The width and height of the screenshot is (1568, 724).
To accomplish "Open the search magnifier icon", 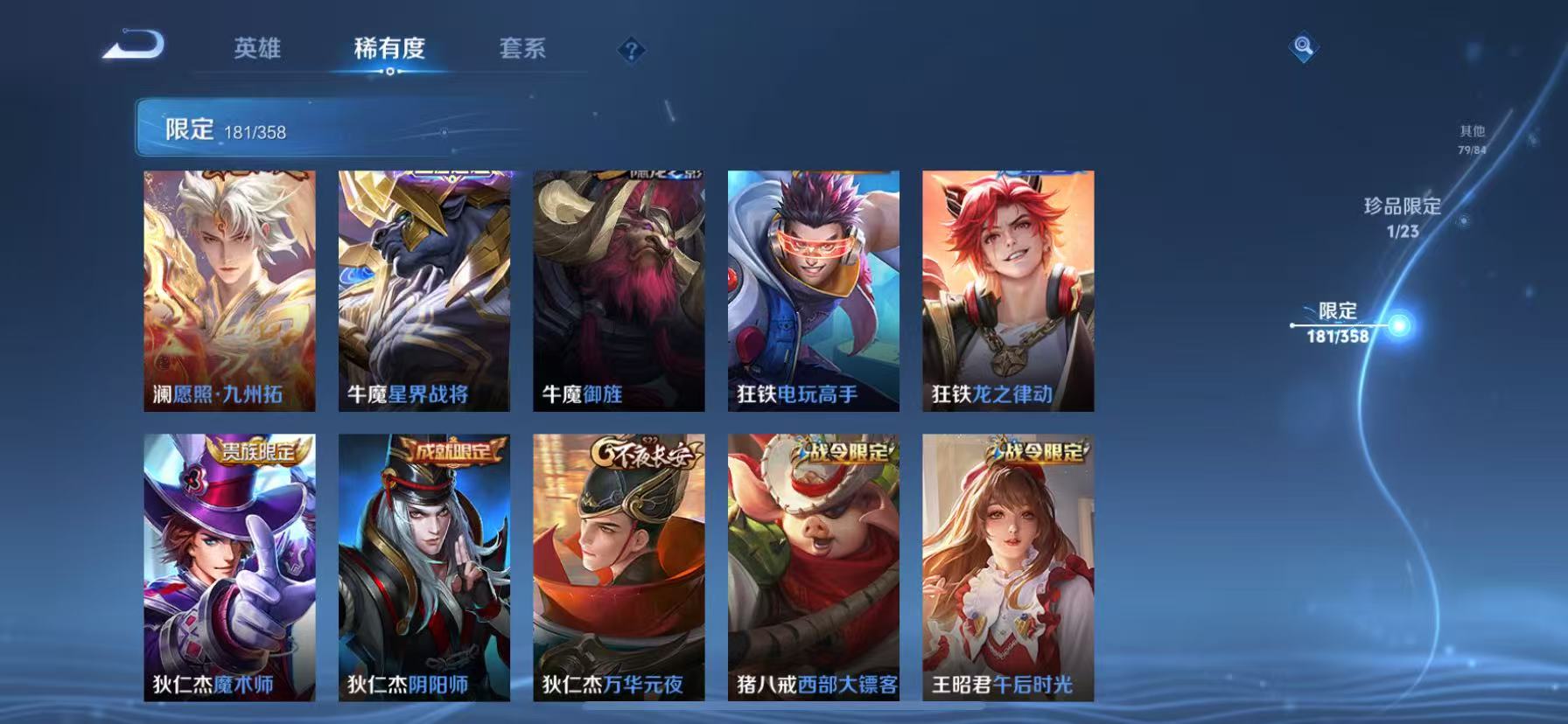I will coord(1303,48).
